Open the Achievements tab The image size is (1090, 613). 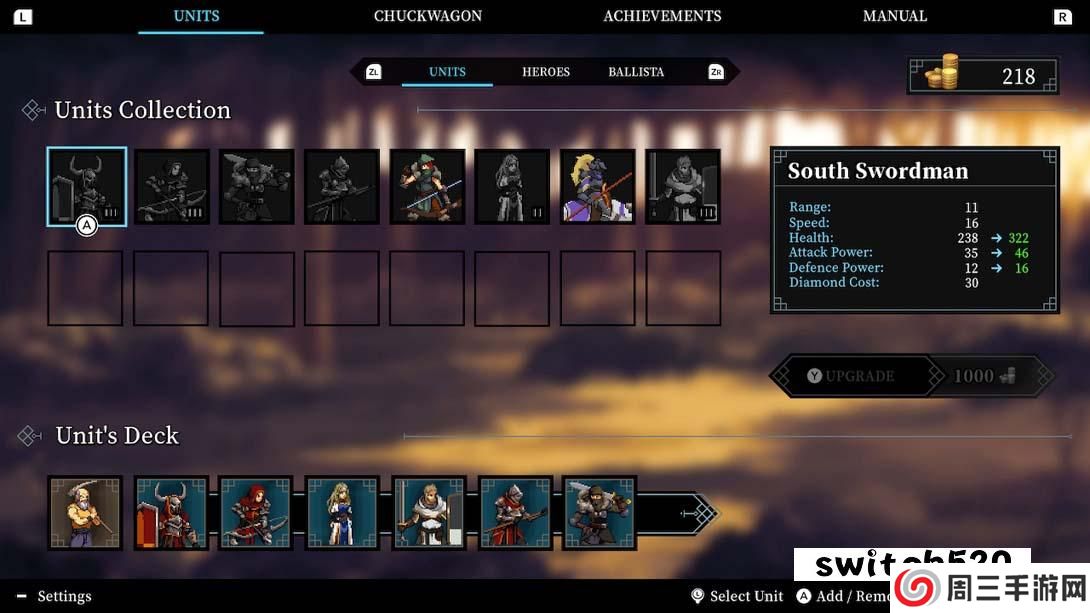point(662,16)
